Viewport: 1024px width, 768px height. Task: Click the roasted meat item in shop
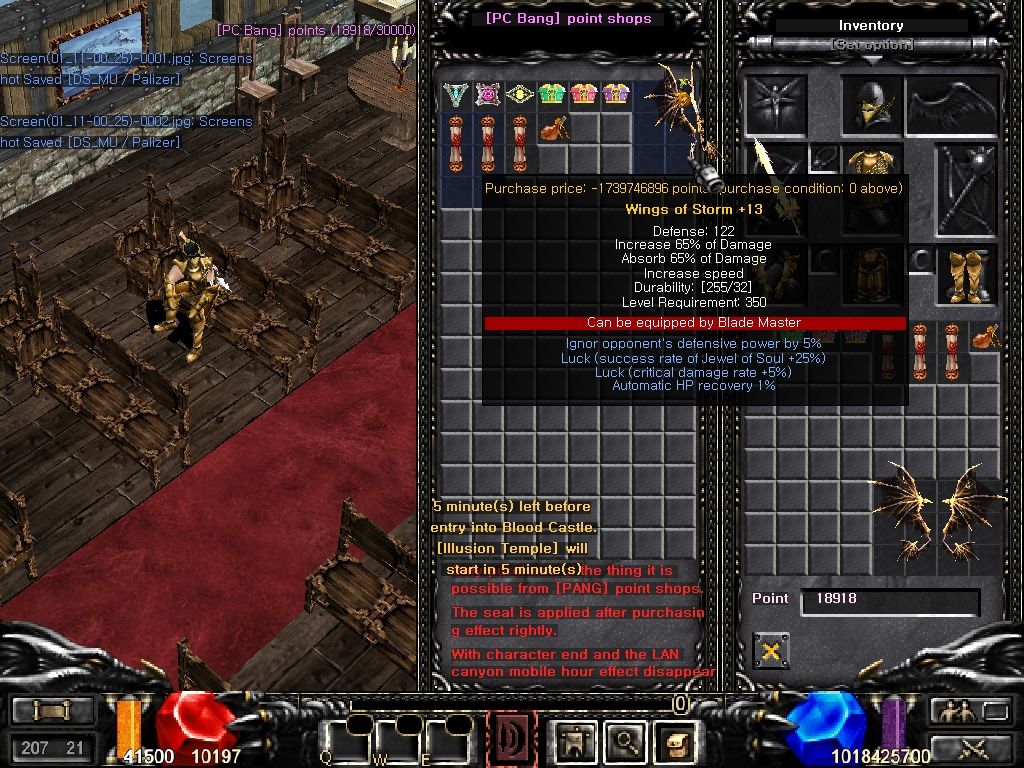(x=552, y=129)
